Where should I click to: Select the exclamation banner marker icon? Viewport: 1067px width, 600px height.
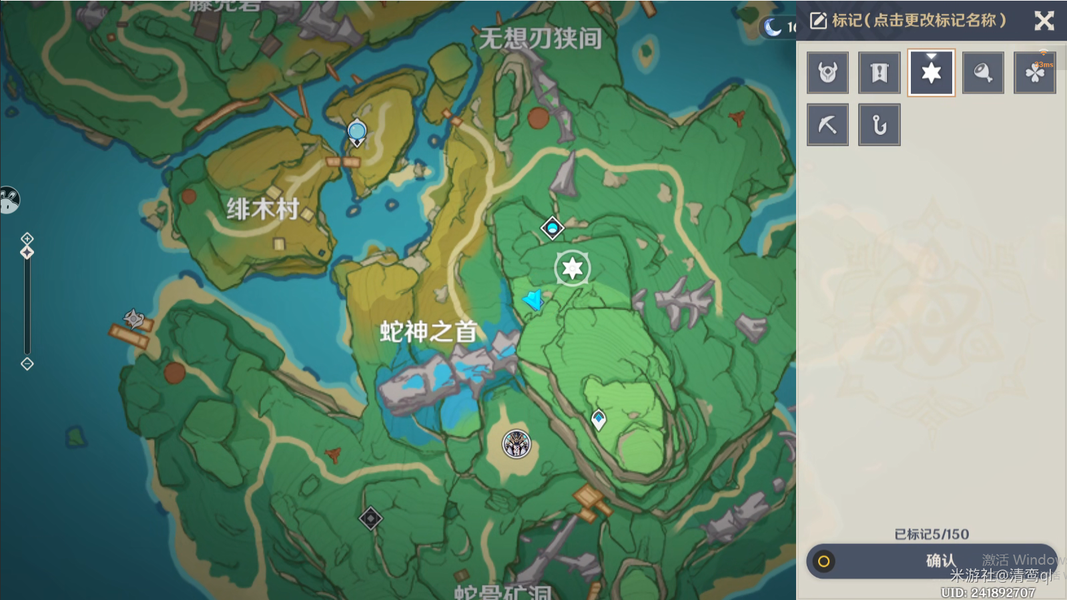coord(879,73)
